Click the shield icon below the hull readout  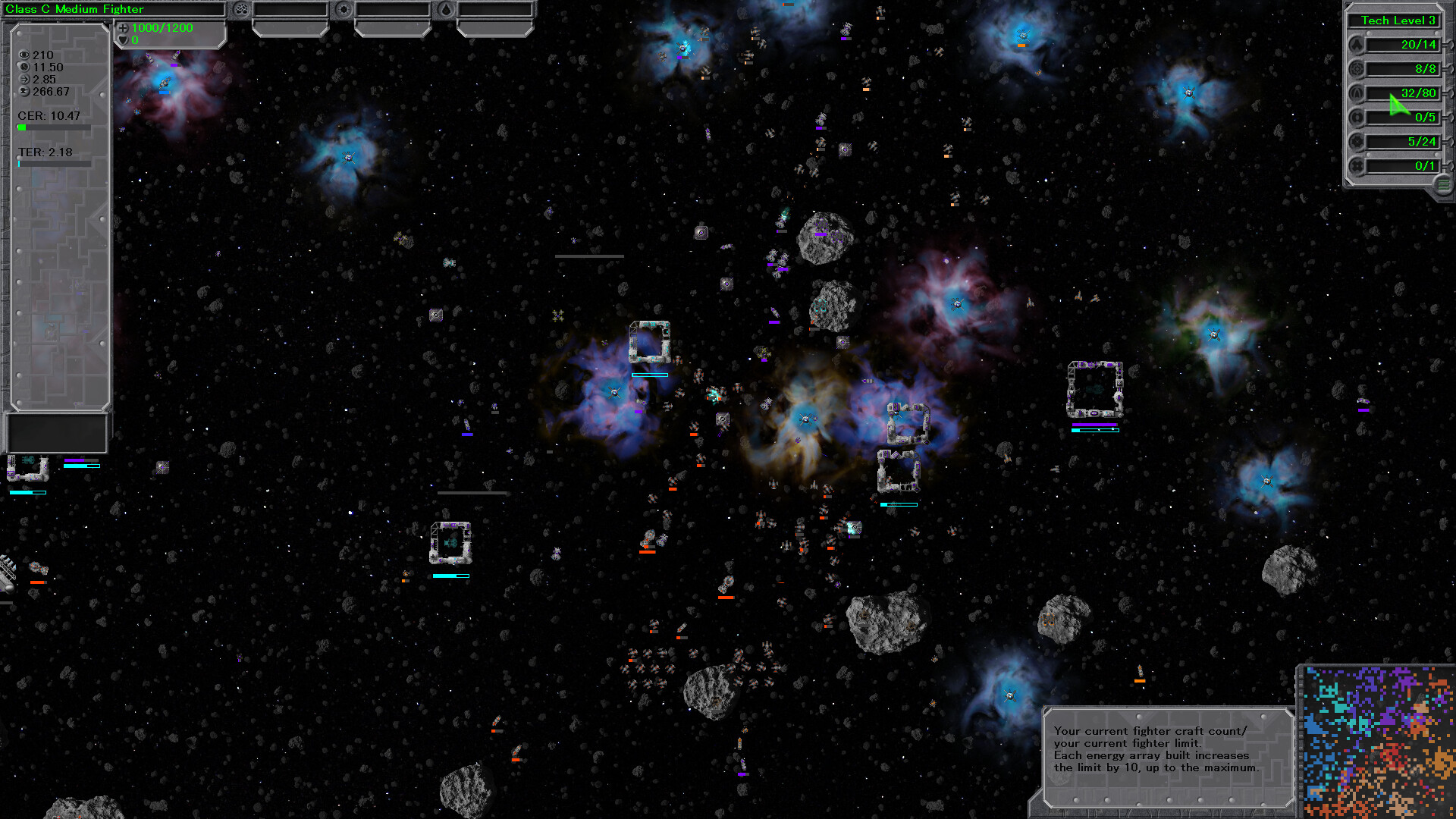[122, 40]
